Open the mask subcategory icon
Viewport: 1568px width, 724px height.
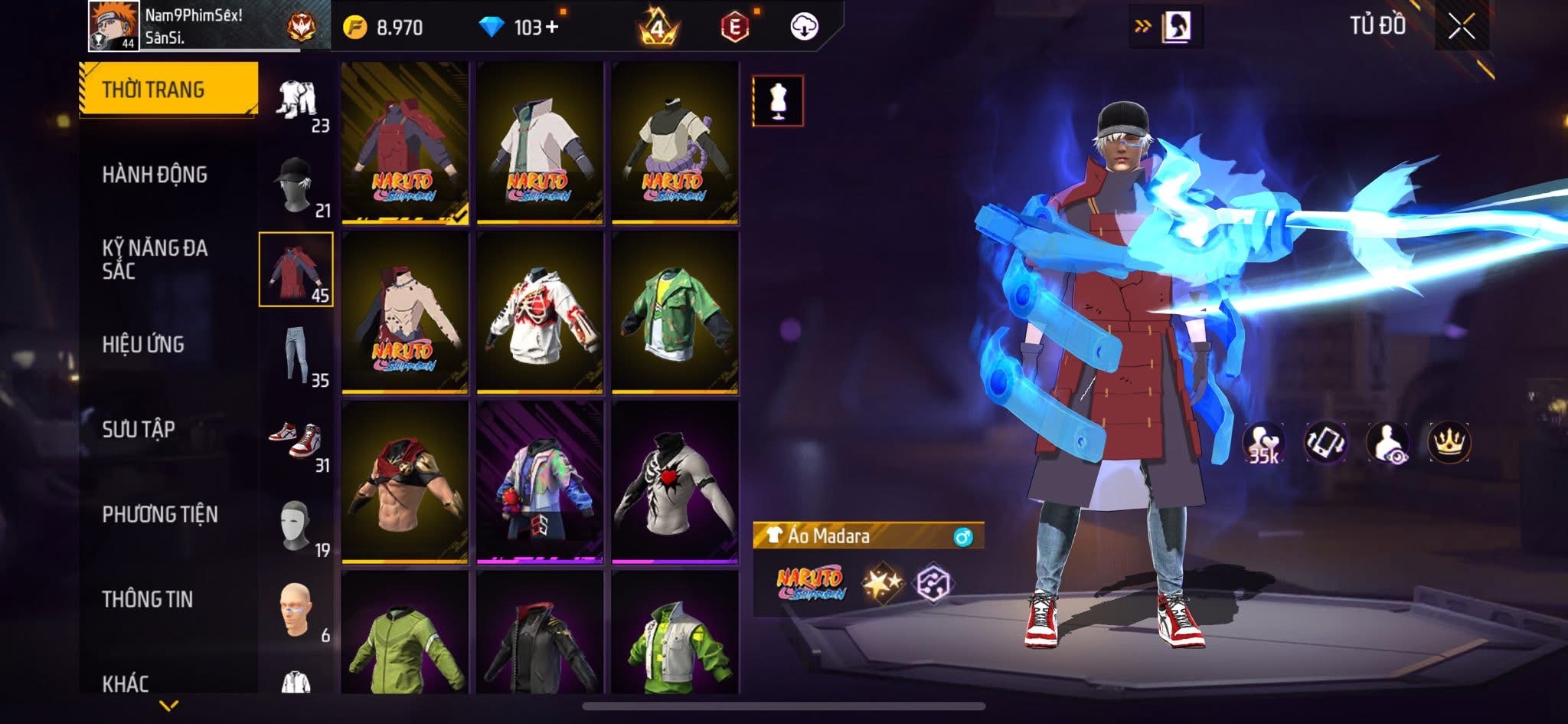coord(296,526)
